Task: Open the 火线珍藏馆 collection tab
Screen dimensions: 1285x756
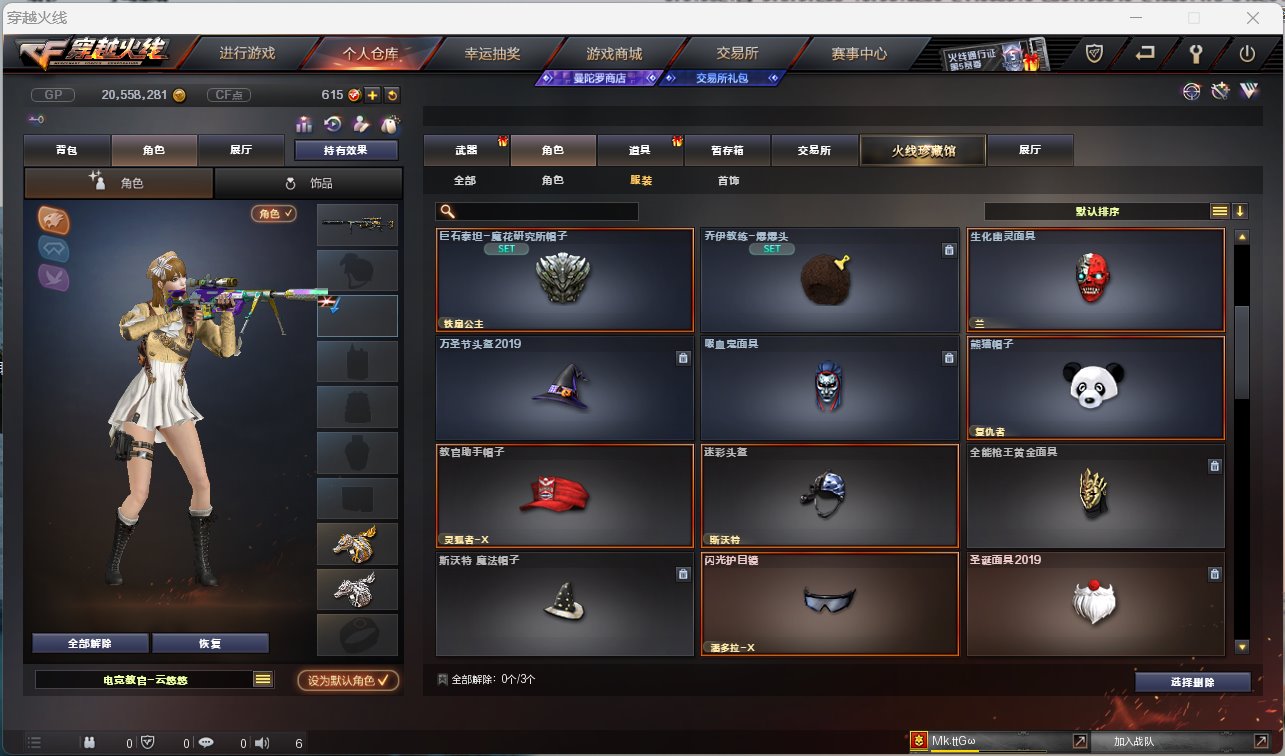Action: pos(922,150)
